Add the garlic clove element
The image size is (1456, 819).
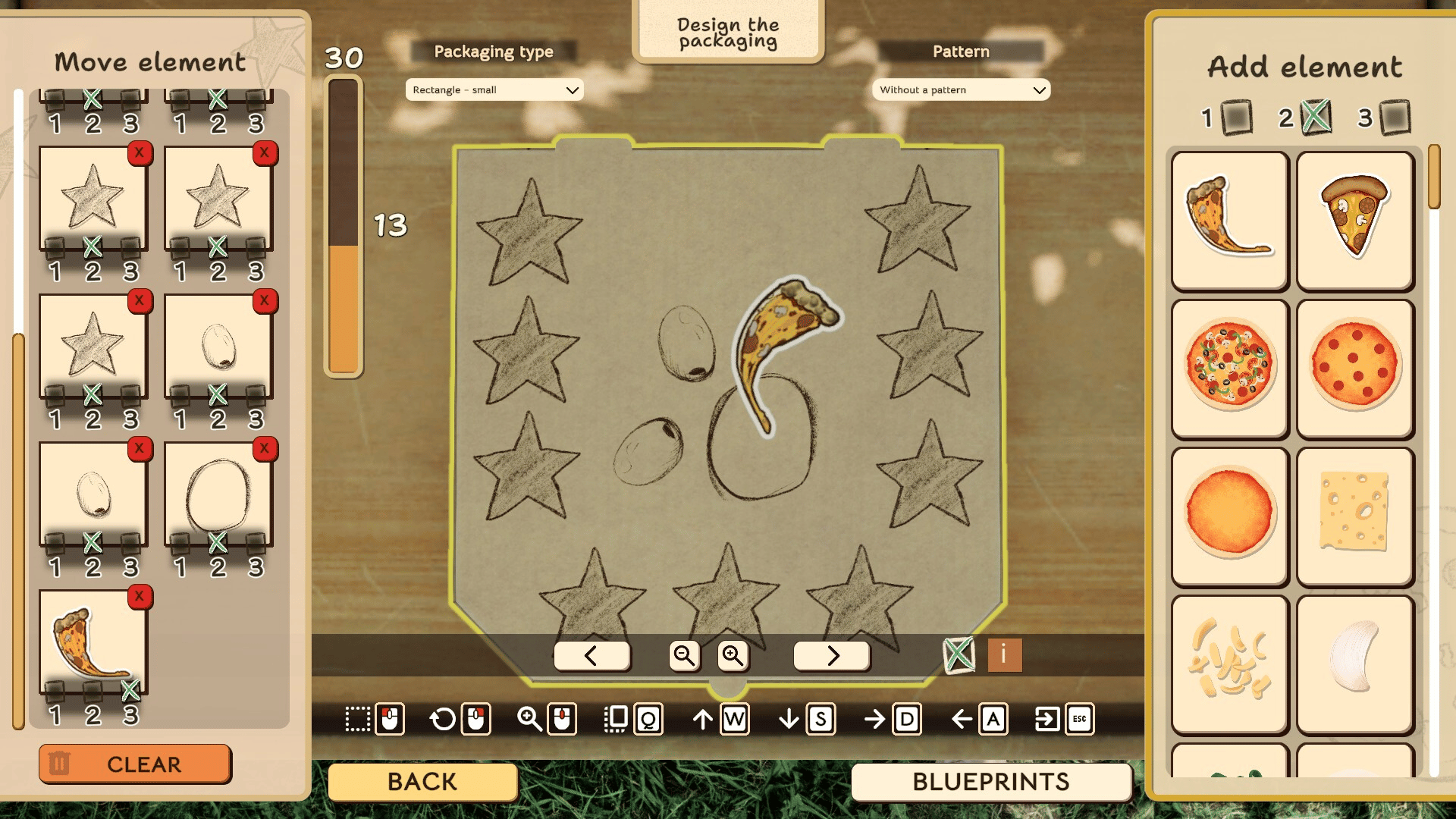[x=1354, y=660]
